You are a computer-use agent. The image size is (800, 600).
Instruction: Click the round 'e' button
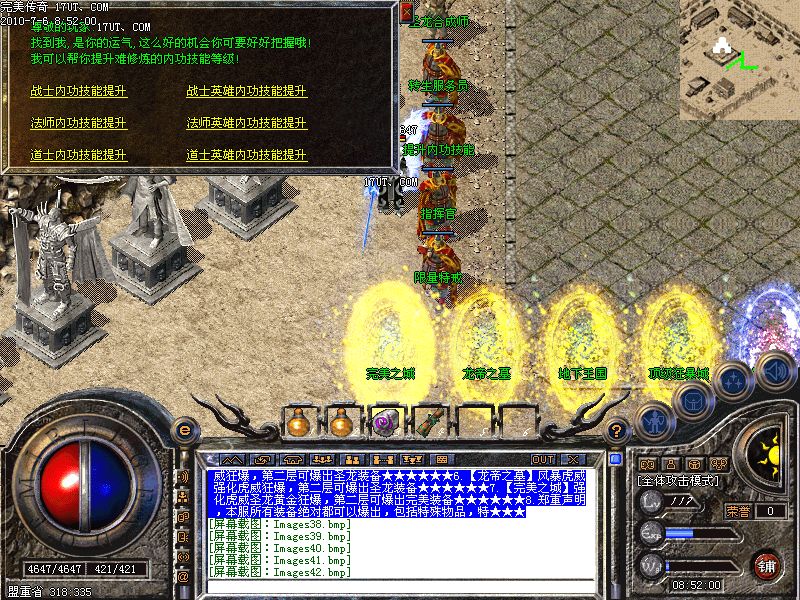[x=184, y=431]
